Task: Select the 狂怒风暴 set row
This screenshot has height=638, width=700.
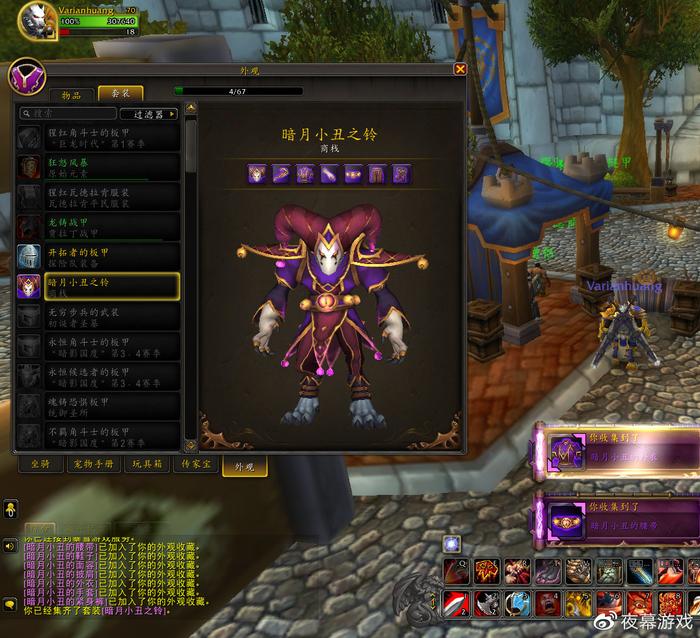Action: [x=98, y=166]
